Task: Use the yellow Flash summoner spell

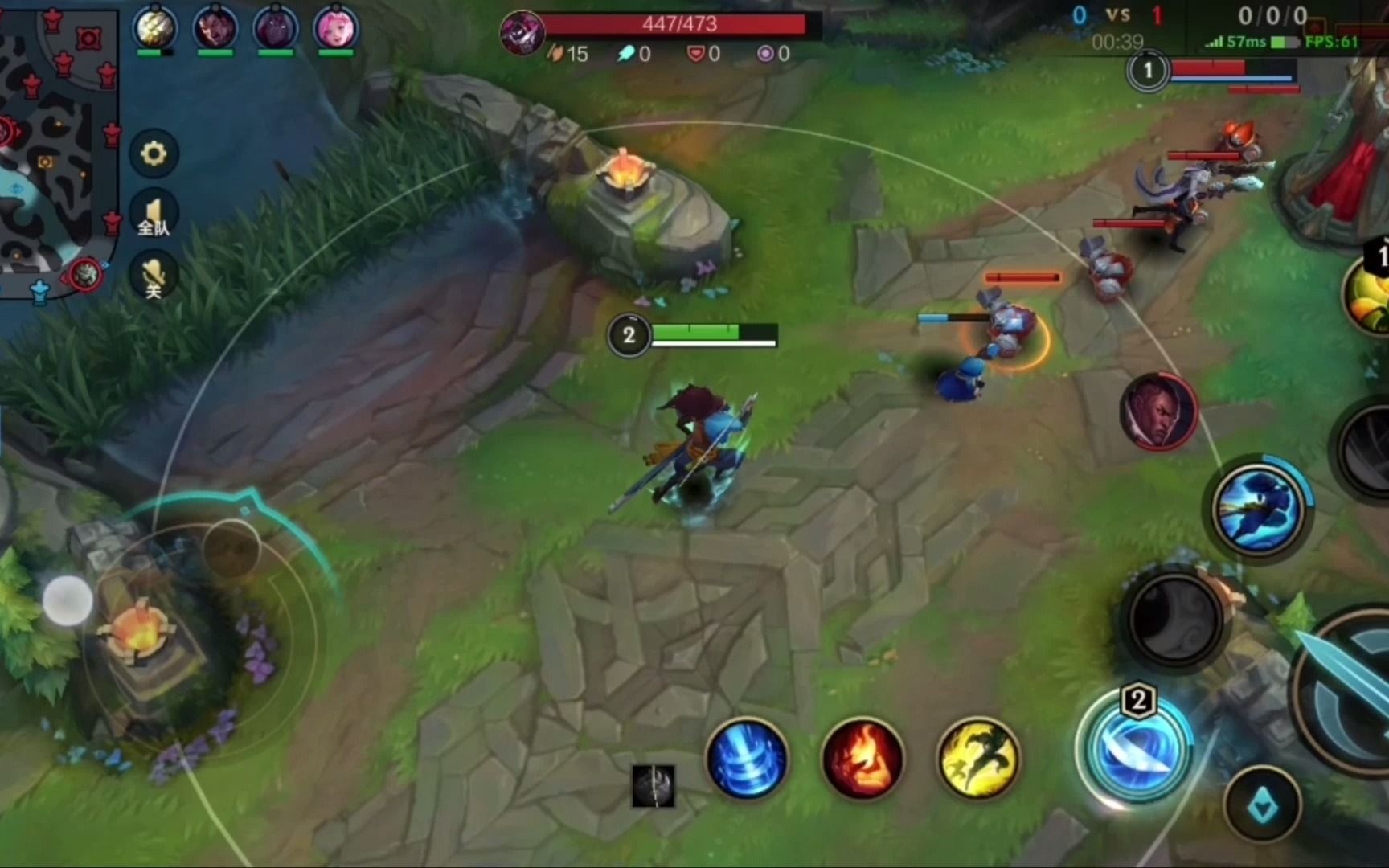Action: coord(978,759)
